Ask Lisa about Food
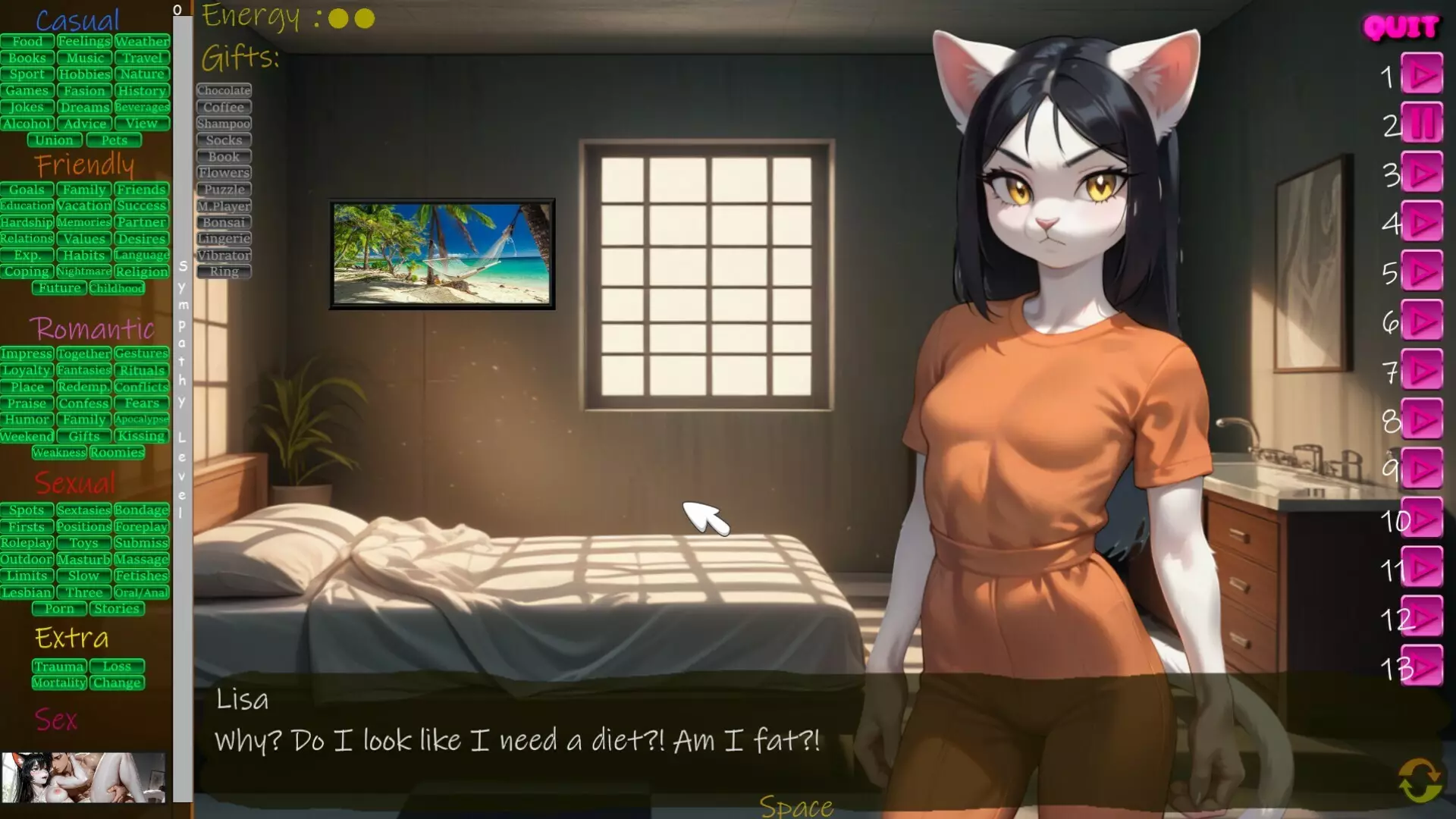Image resolution: width=1456 pixels, height=819 pixels. point(27,42)
